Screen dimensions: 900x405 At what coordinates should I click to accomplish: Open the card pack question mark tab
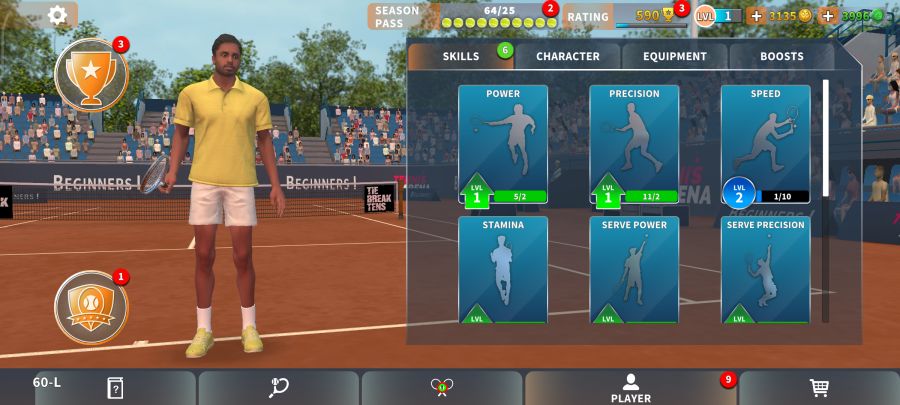[x=115, y=388]
